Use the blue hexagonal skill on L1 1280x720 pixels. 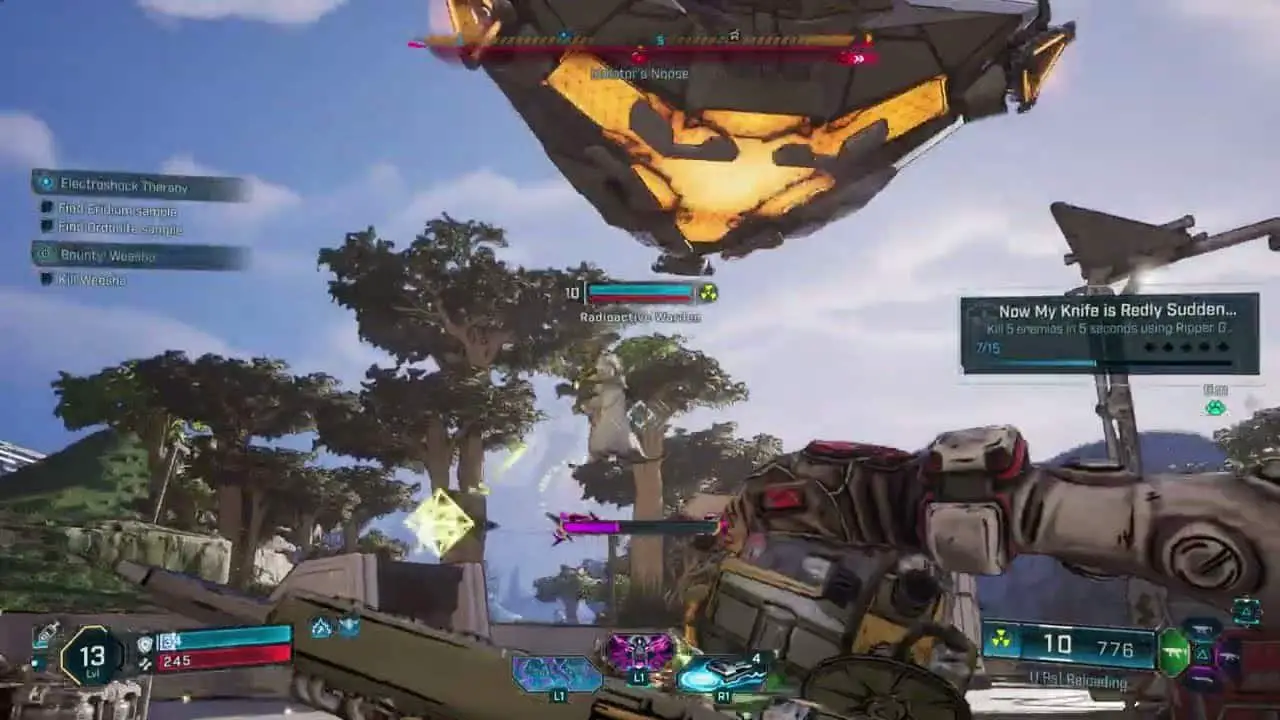pyautogui.click(x=556, y=673)
